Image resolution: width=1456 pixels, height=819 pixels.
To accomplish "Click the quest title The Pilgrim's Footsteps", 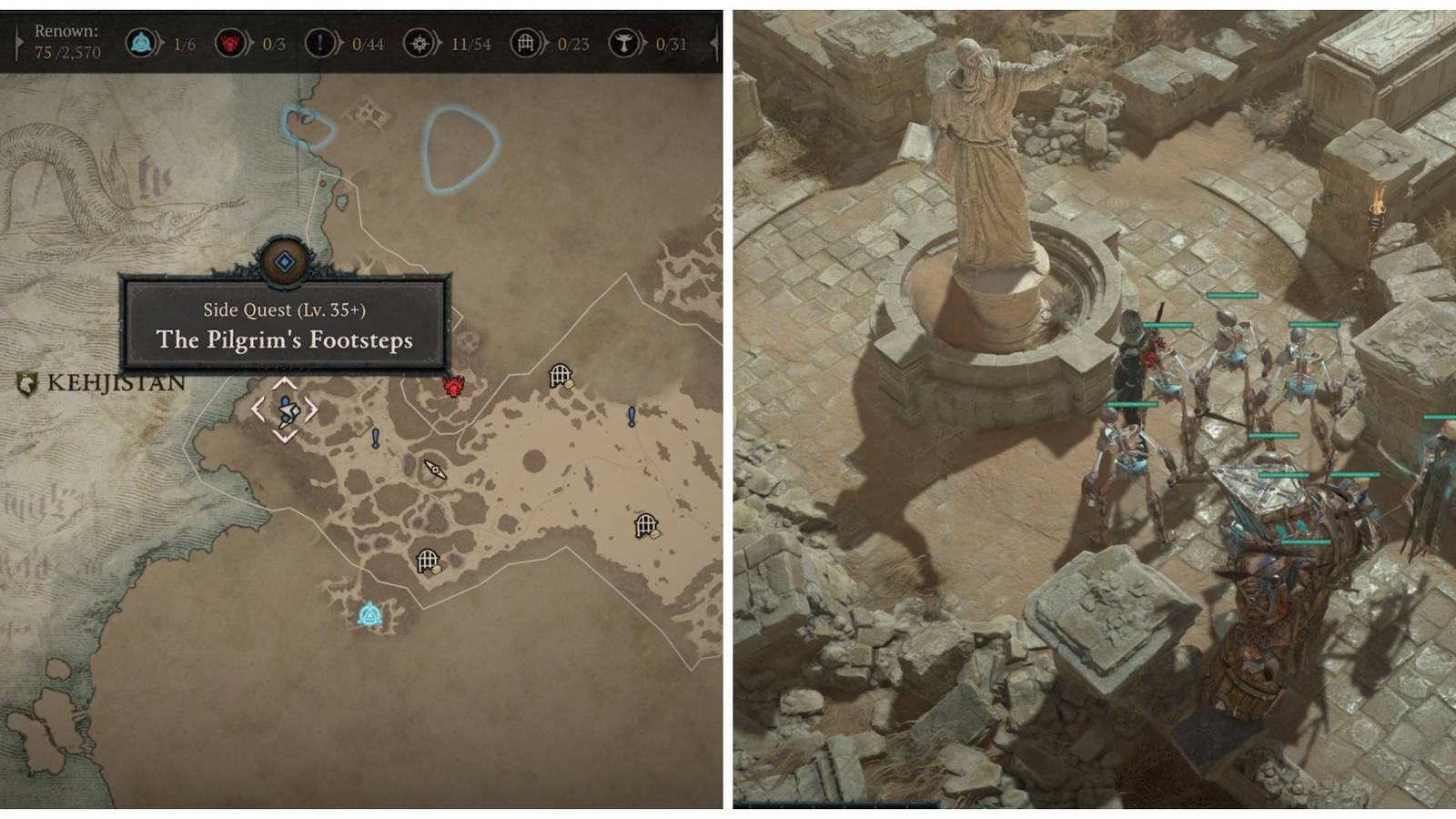I will point(287,341).
